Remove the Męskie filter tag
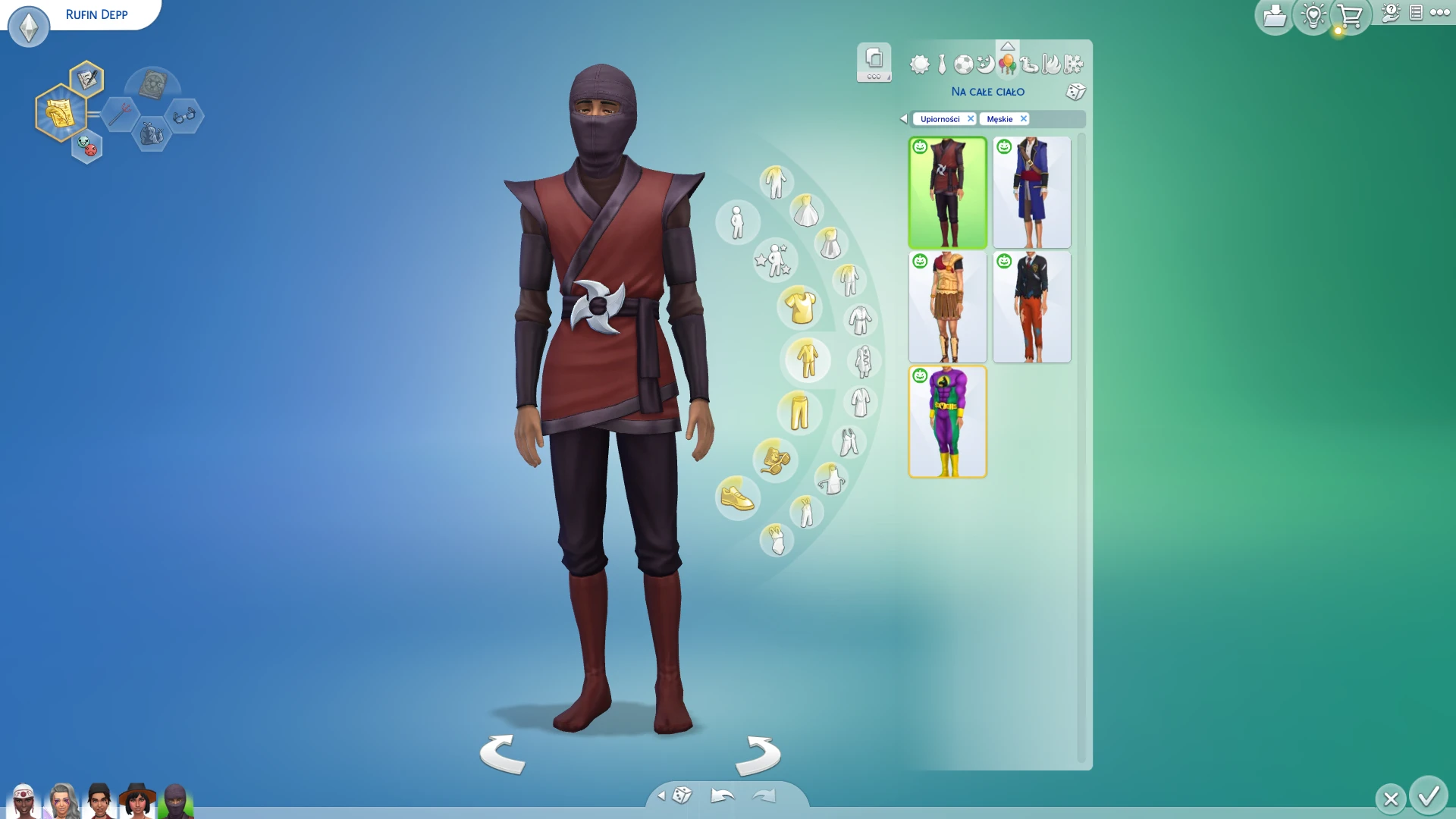Screen dimensions: 1456x819 click(x=1023, y=118)
